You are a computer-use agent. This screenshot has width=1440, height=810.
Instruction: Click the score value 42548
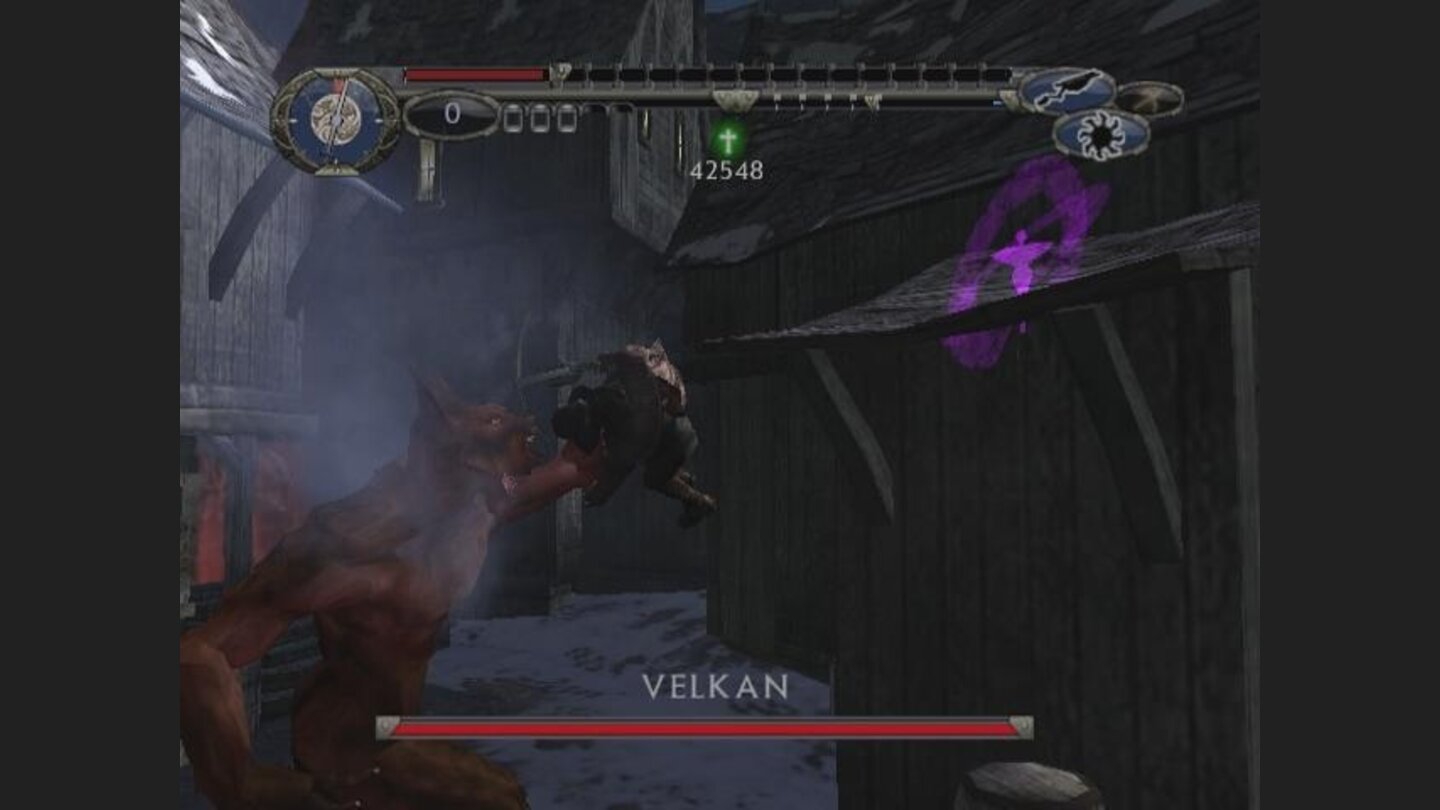725,170
